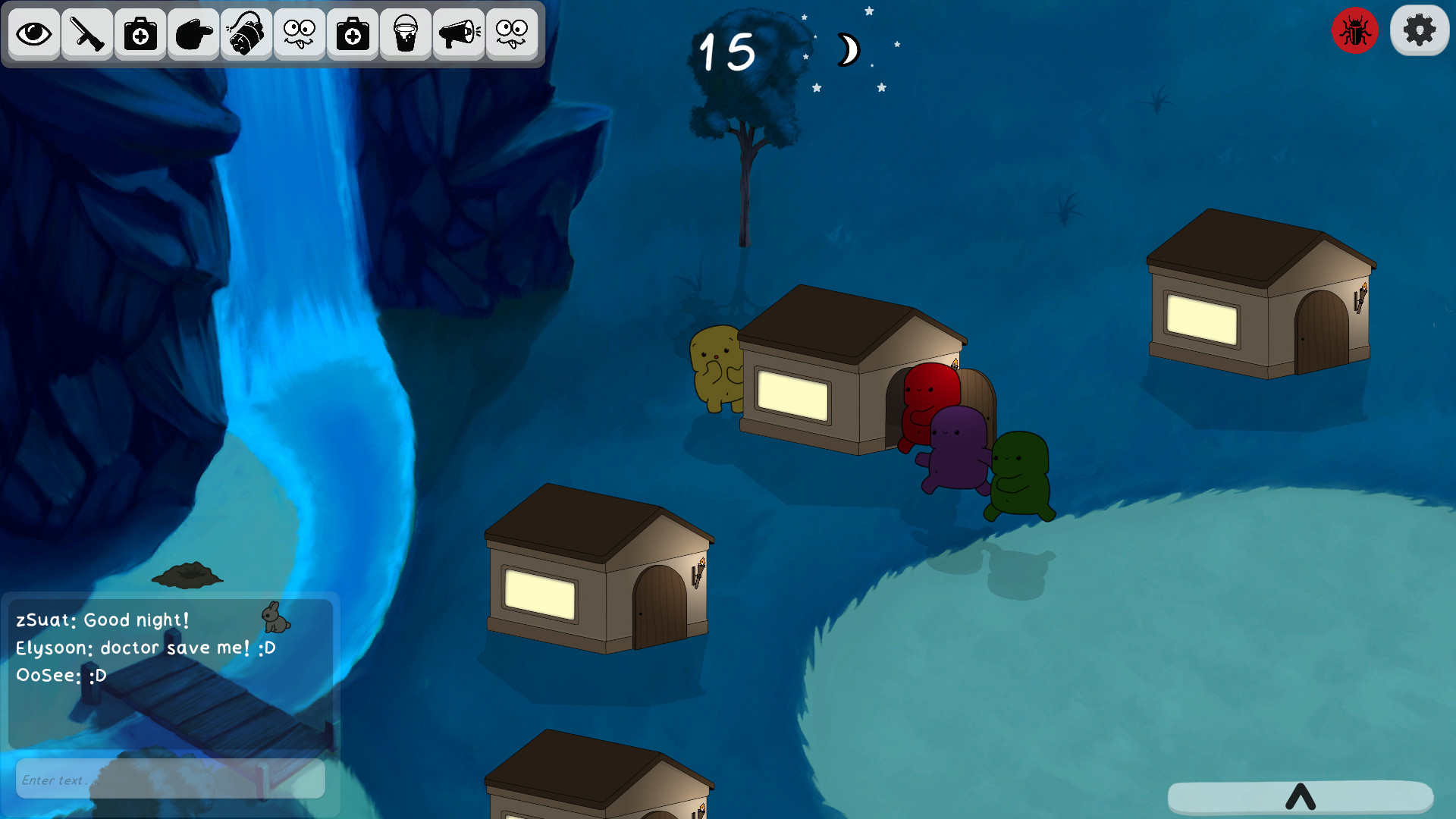Choose the police baton role icon
Viewport: 1456px width, 819px height.
click(x=87, y=34)
